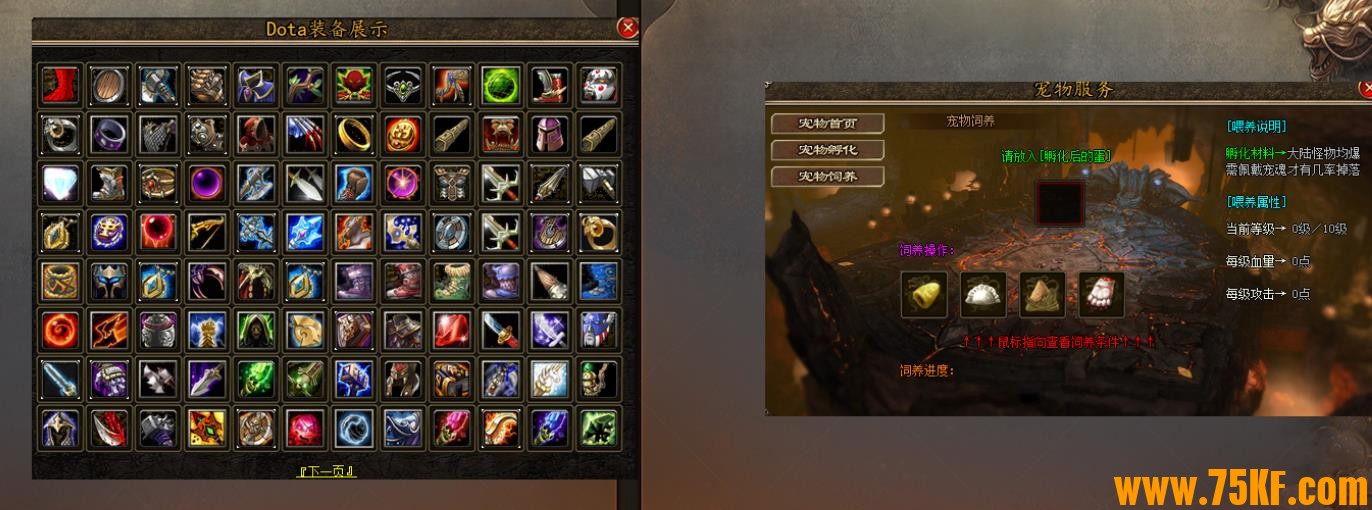Feed the pet with the white dumpling
The image size is (1372, 510).
[x=983, y=294]
